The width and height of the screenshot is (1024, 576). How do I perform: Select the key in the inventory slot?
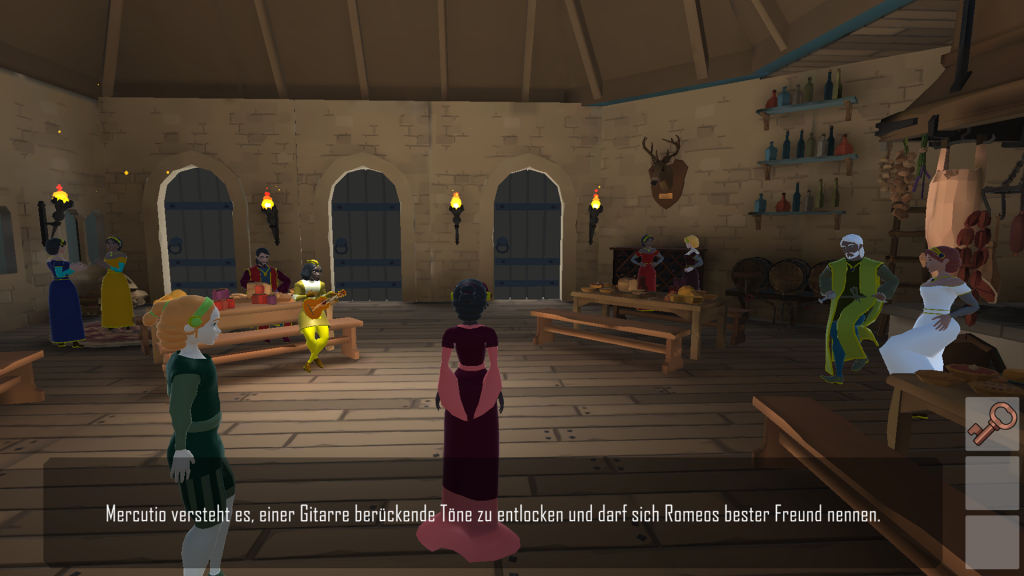click(991, 424)
